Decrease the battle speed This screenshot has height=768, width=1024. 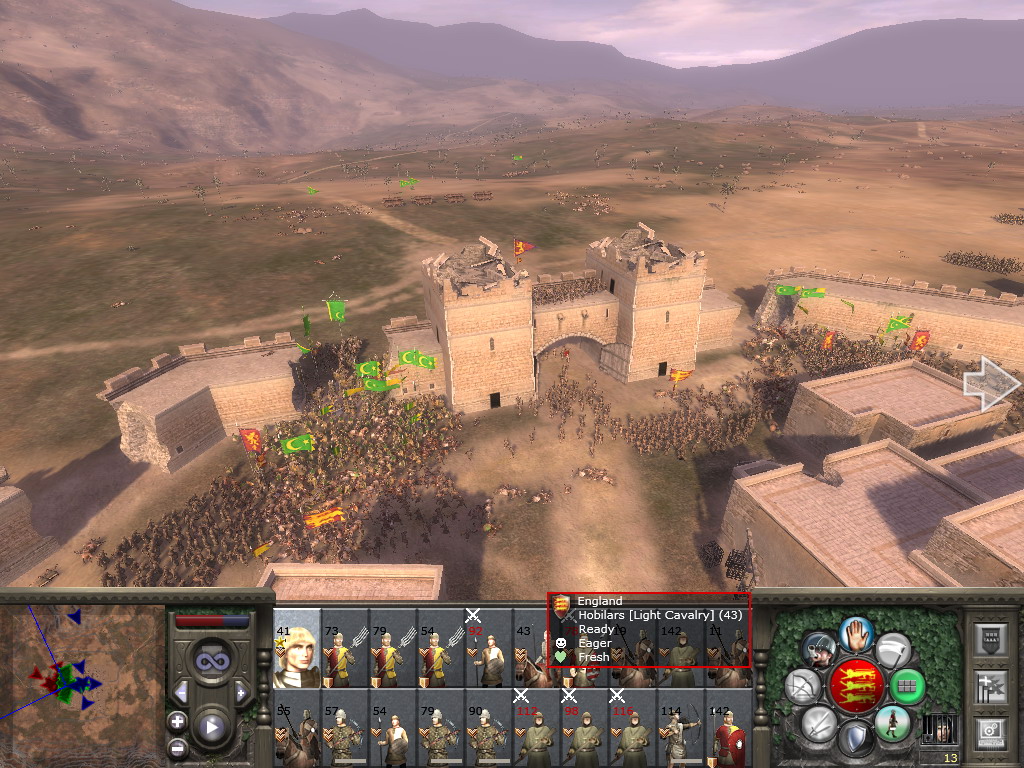coord(181,692)
